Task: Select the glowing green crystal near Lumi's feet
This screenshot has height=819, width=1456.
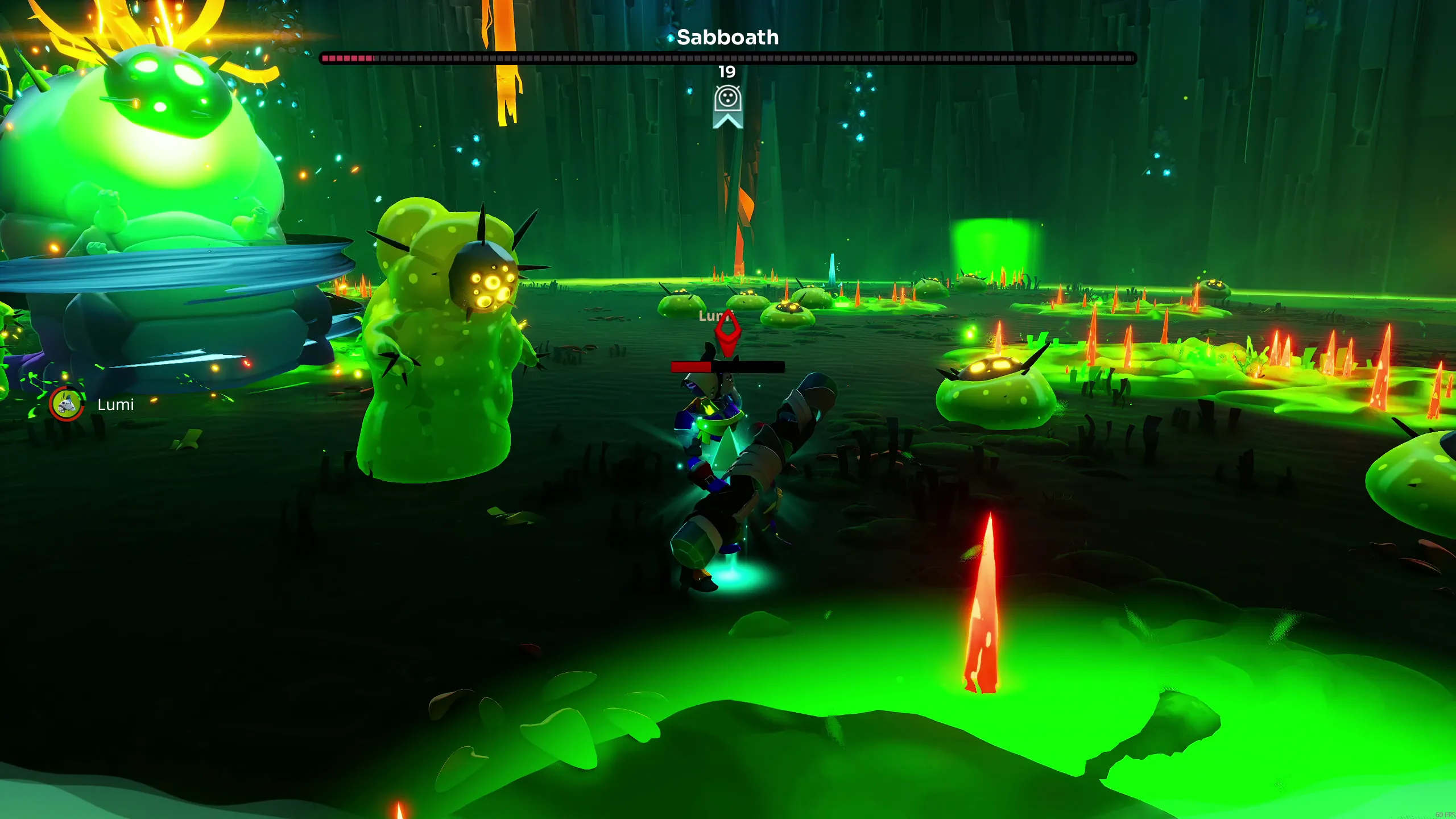Action: (727, 449)
